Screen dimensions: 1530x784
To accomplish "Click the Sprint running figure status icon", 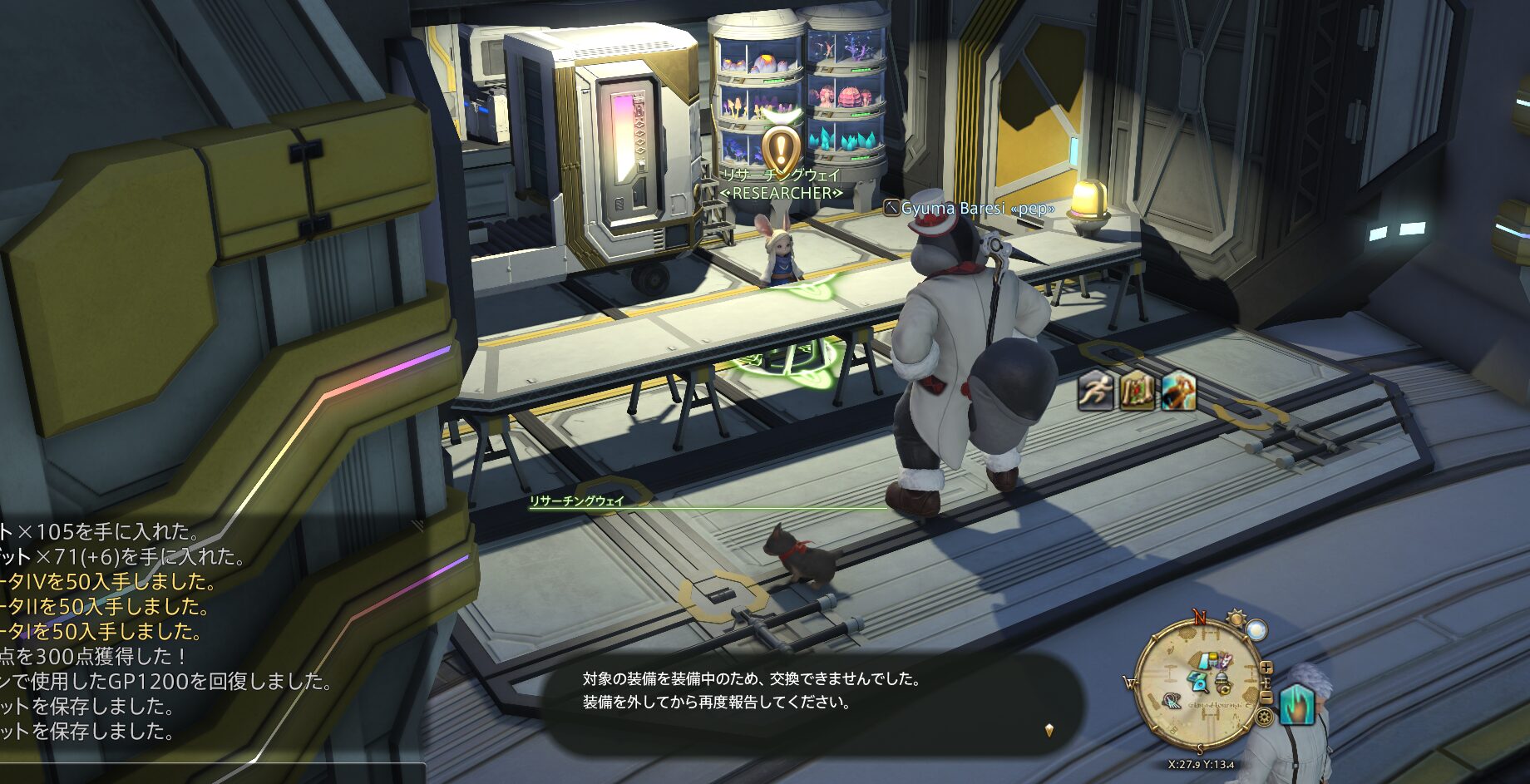I will point(1095,390).
